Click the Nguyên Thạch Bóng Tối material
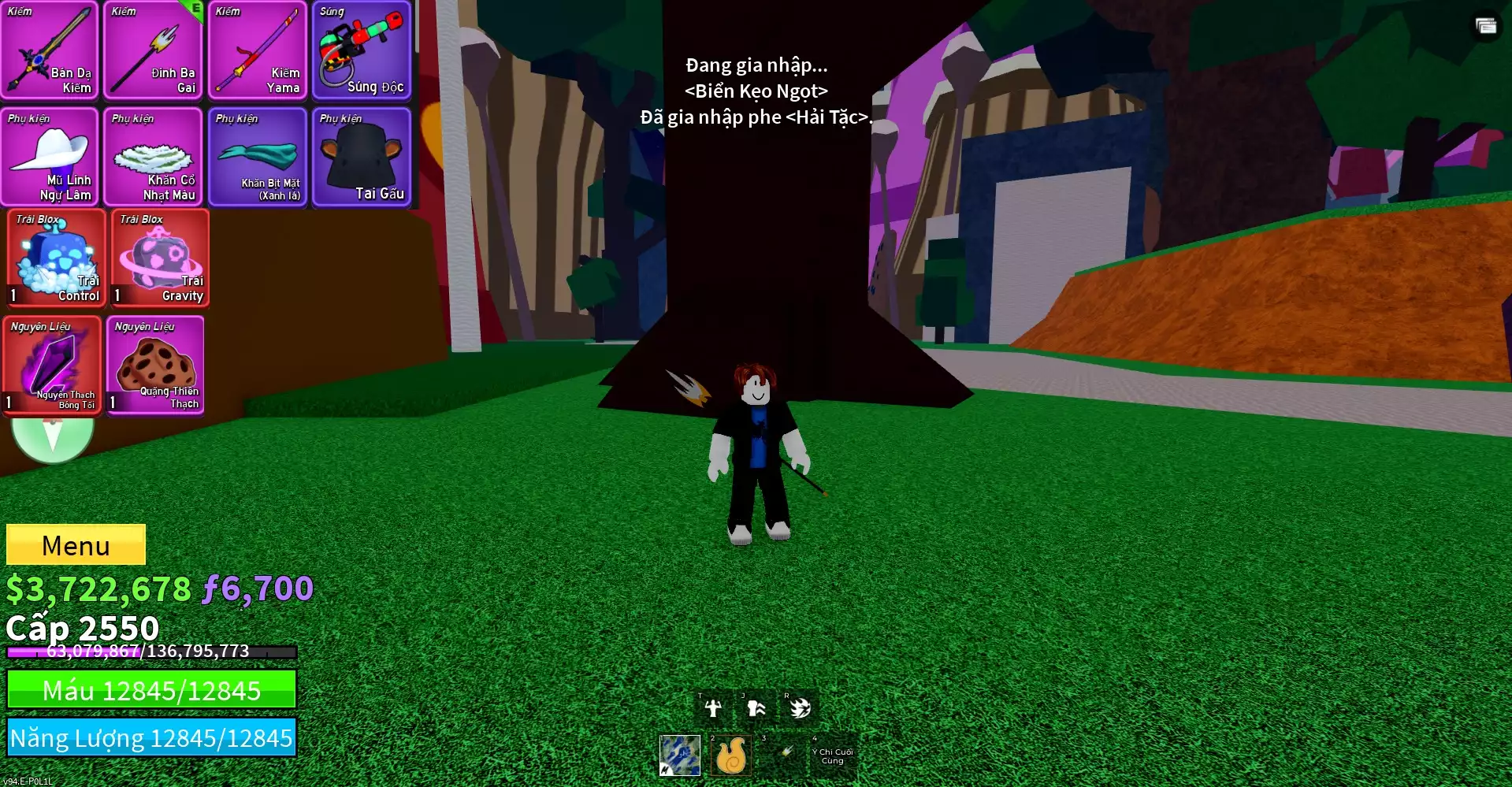This screenshot has height=787, width=1512. 52,365
